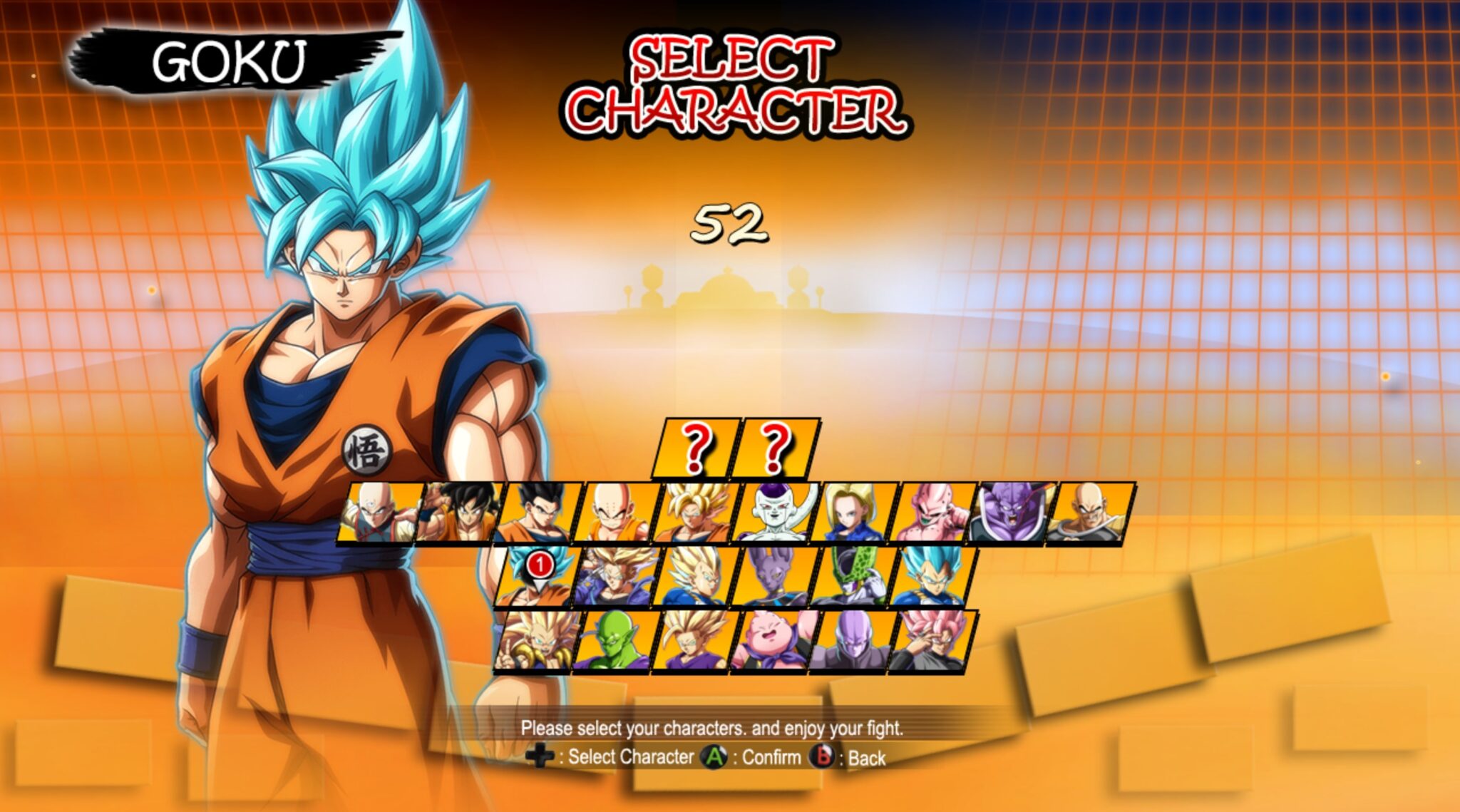Pick black-haired Adult Gohan tile
The width and height of the screenshot is (1460, 812).
click(x=537, y=513)
